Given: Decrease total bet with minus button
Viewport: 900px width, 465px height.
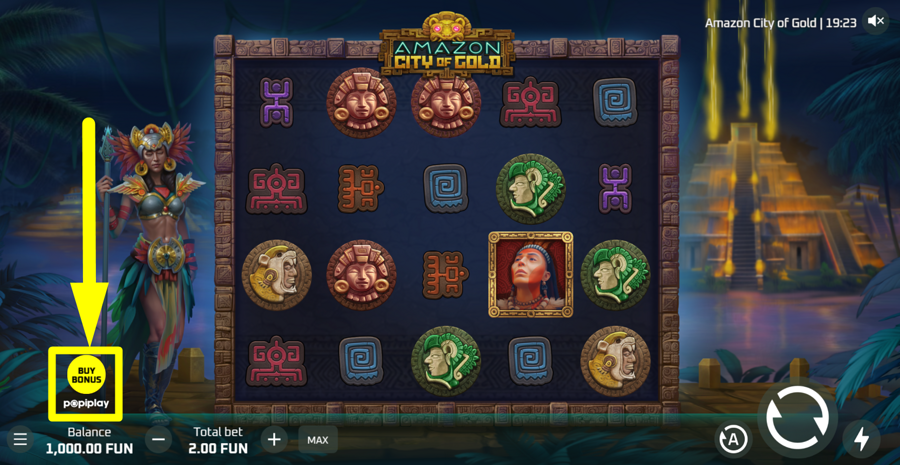Looking at the screenshot, I should 158,439.
